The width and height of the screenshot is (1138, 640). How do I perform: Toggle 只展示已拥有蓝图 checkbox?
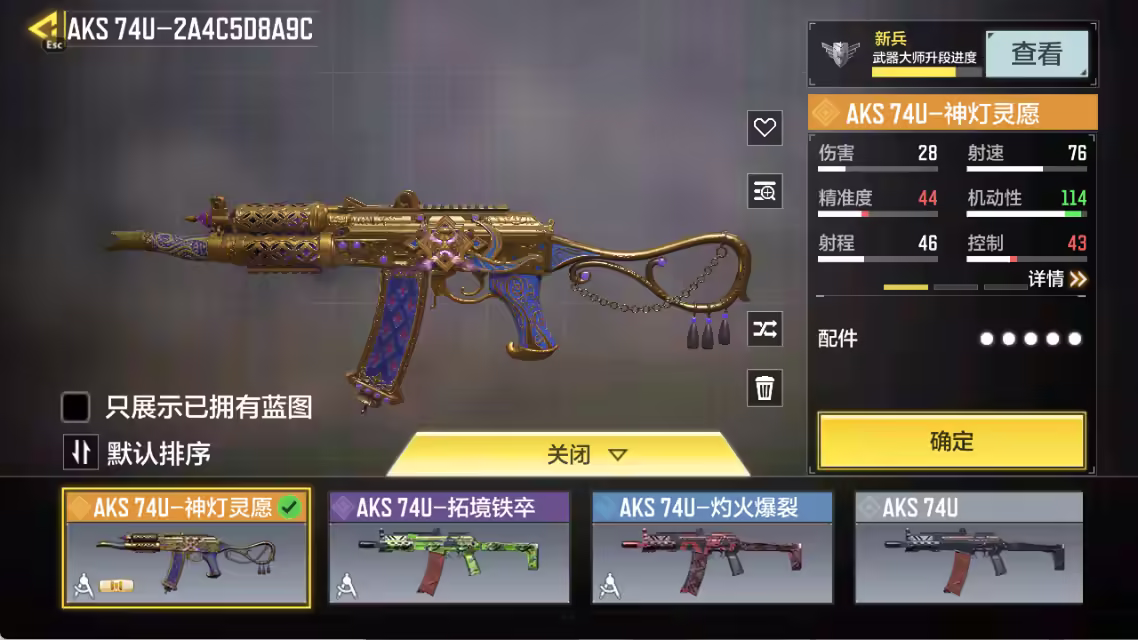pyautogui.click(x=77, y=407)
